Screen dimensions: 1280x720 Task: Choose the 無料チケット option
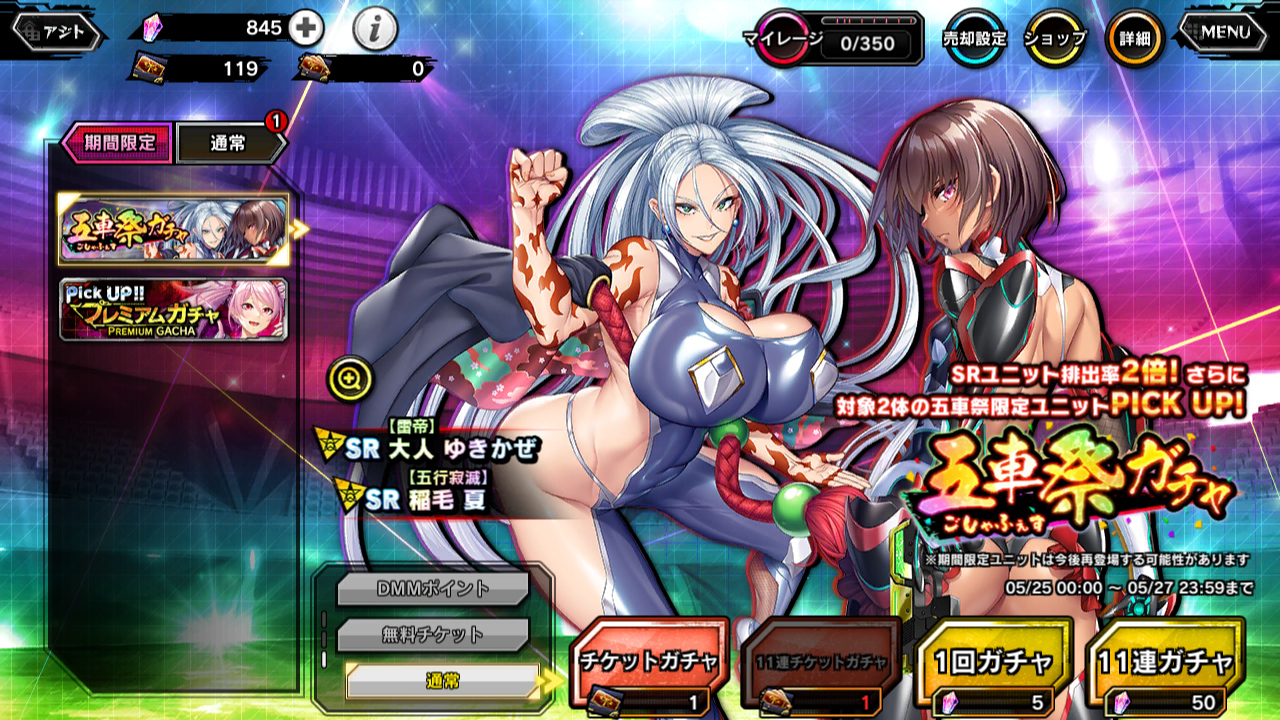click(433, 634)
